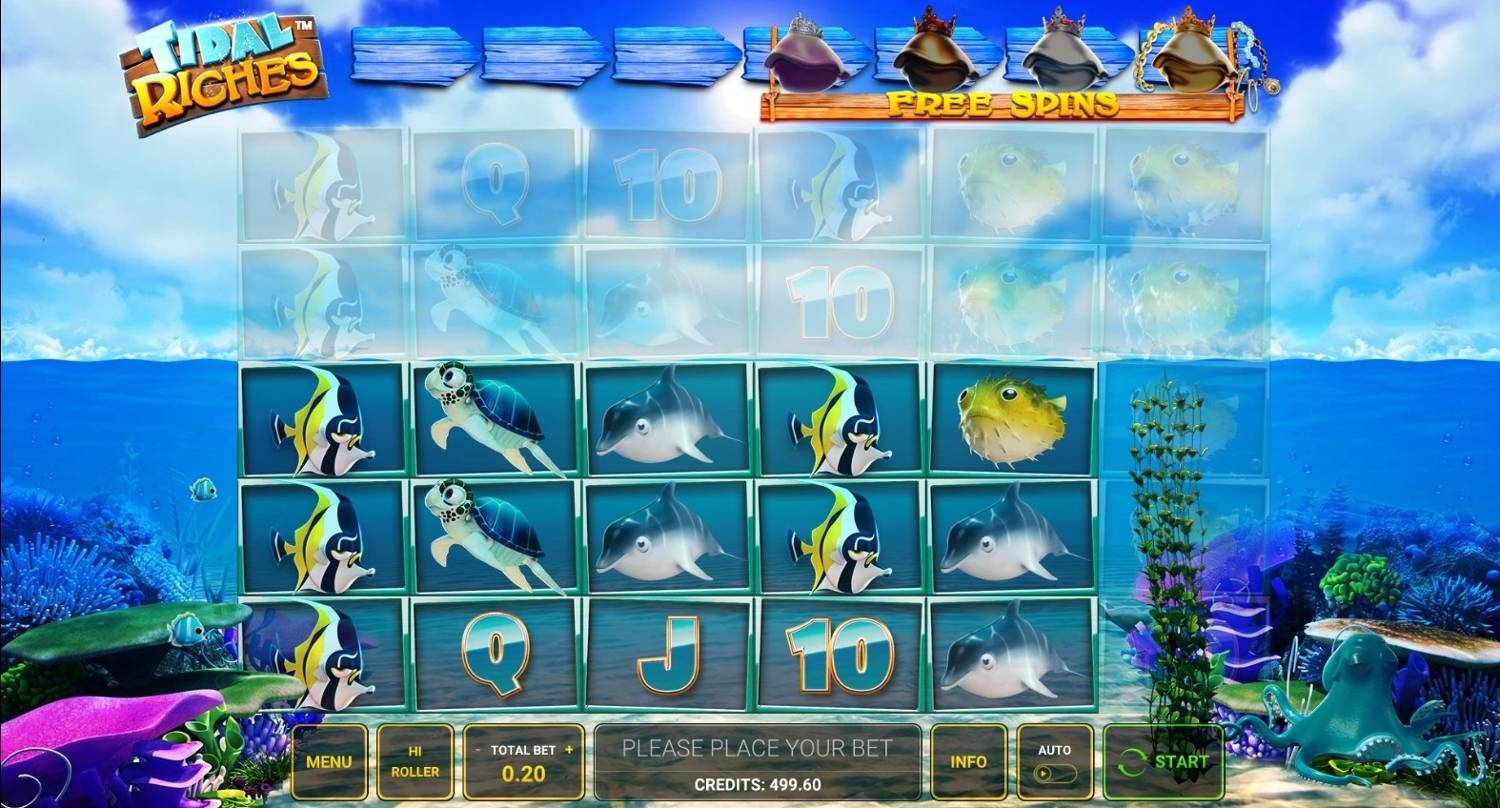
Task: Increase the total bet with the plus control
Action: point(570,749)
